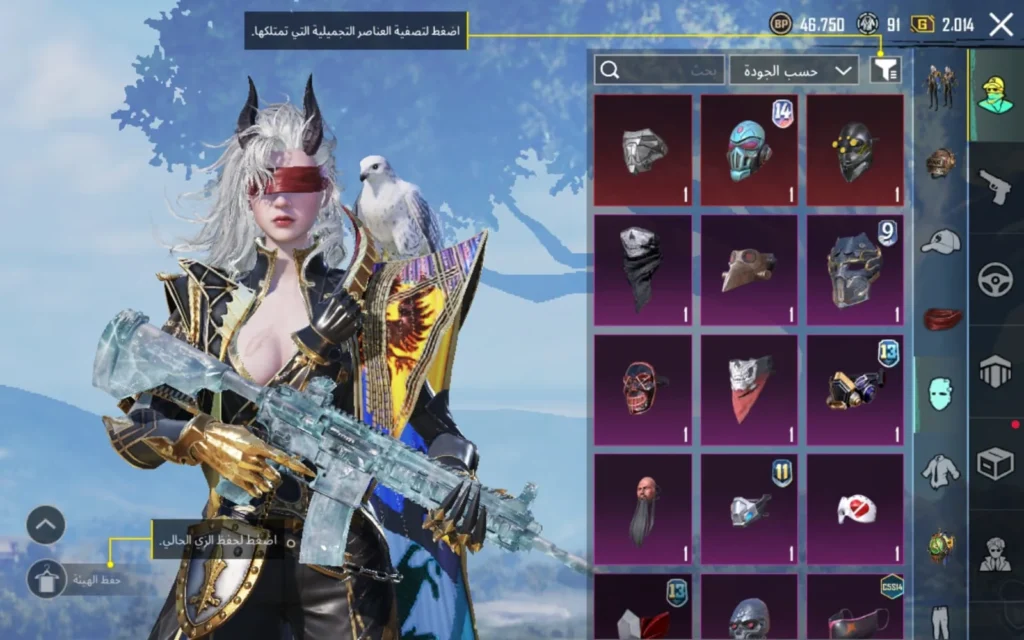This screenshot has height=640, width=1024.
Task: Open the white jacket clothing category
Action: tap(940, 468)
